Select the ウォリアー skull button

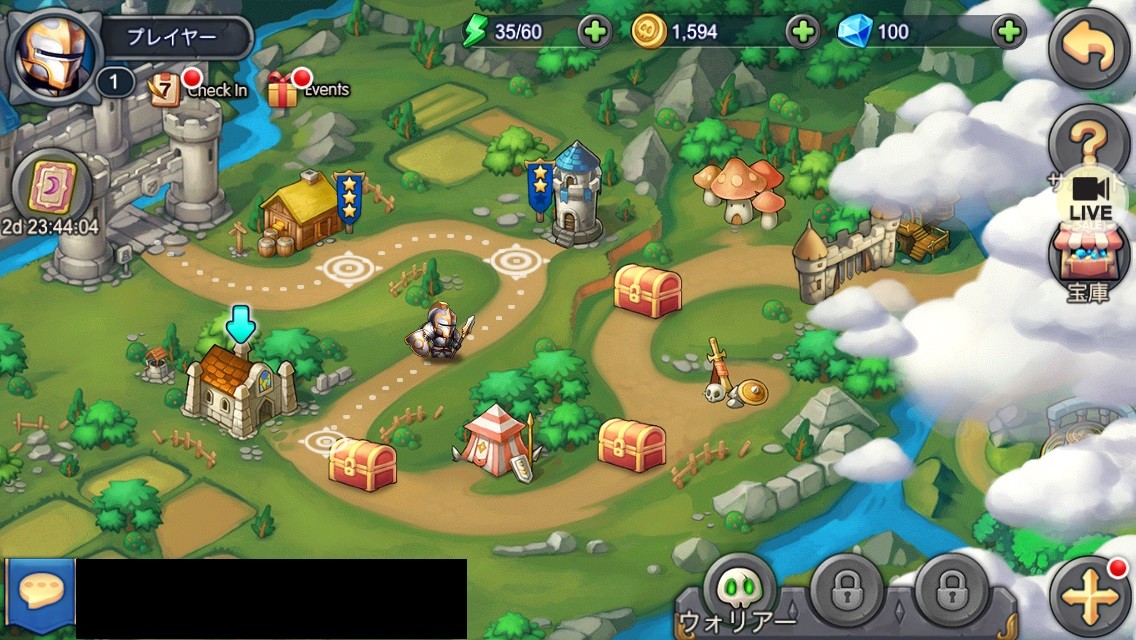pos(740,589)
